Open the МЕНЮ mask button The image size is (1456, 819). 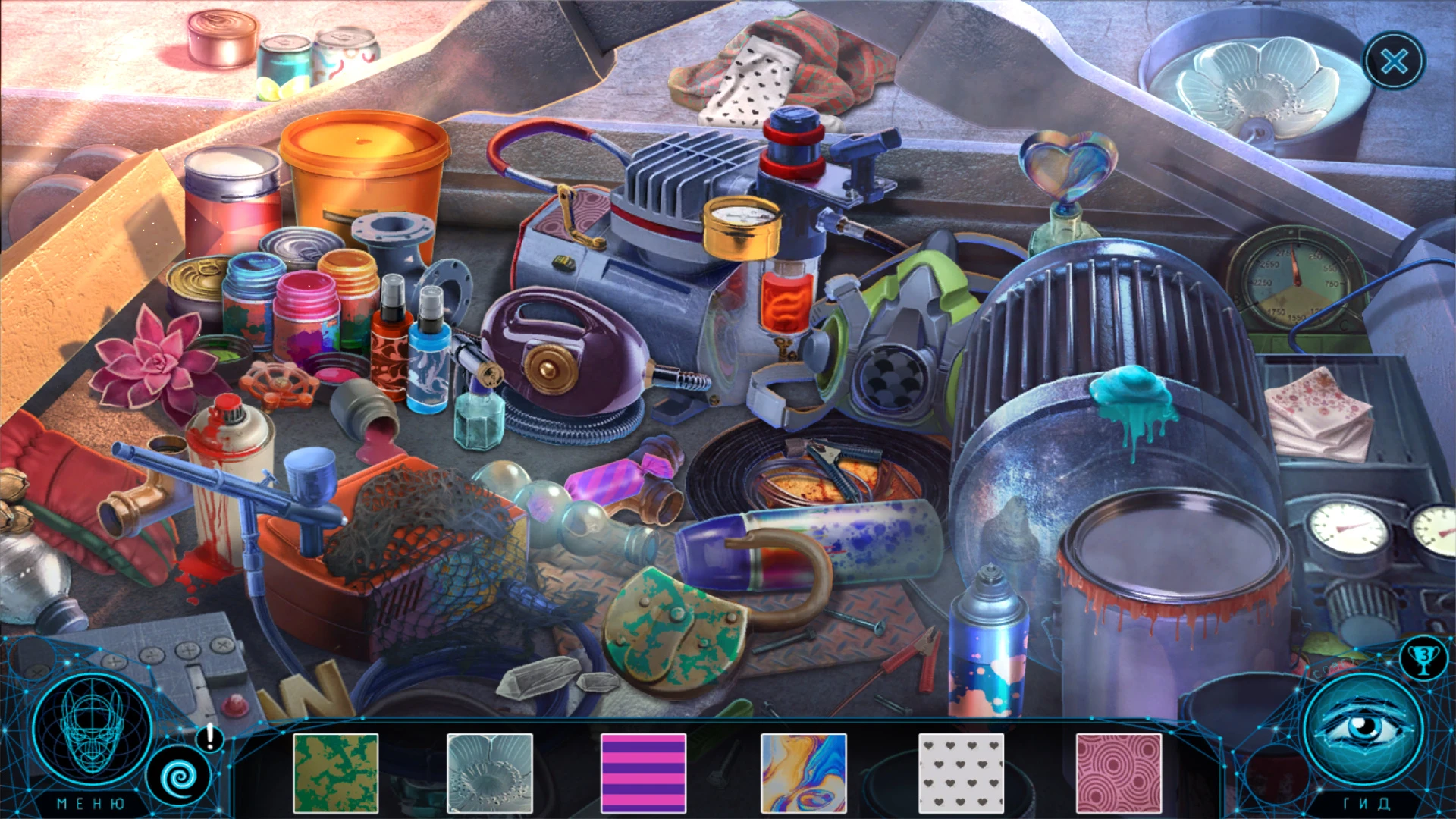(91, 730)
